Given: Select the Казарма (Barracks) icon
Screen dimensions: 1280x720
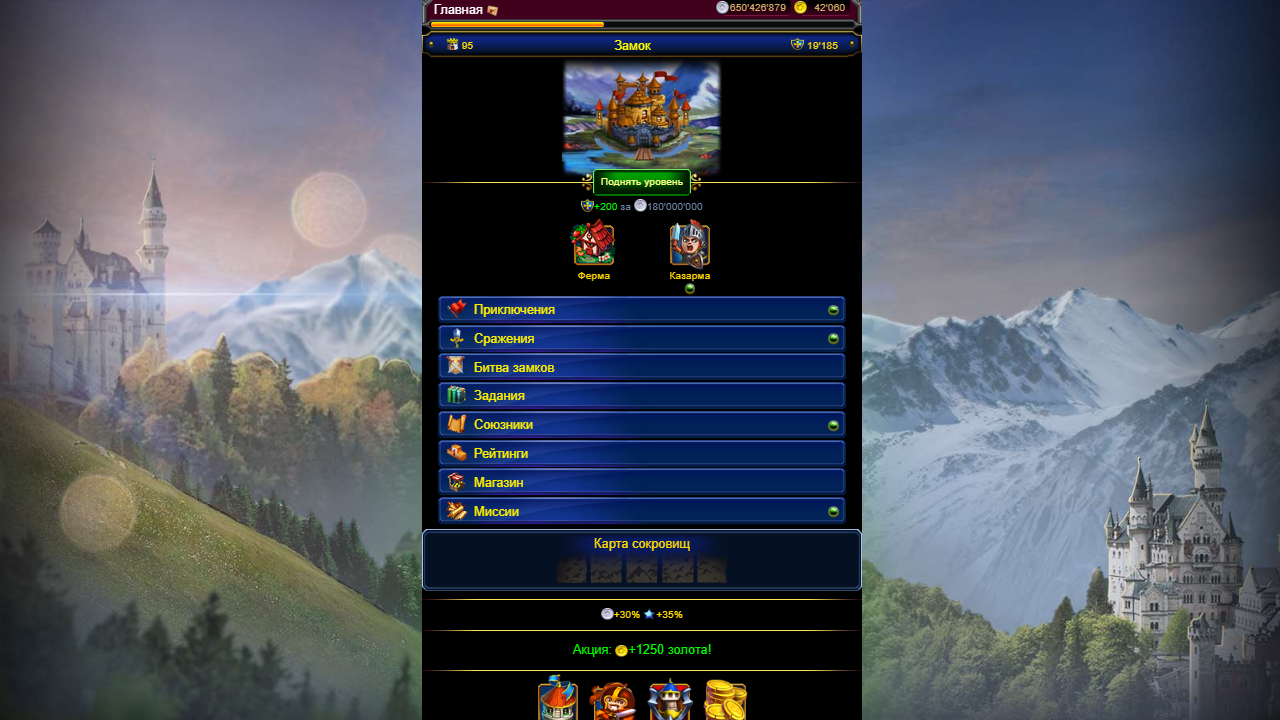Looking at the screenshot, I should tap(690, 243).
